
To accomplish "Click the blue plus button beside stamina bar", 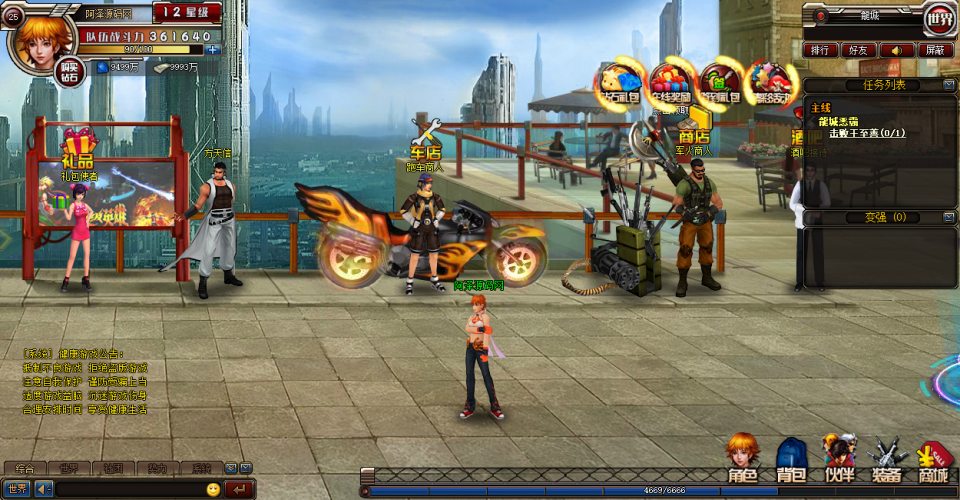I will pyautogui.click(x=212, y=48).
